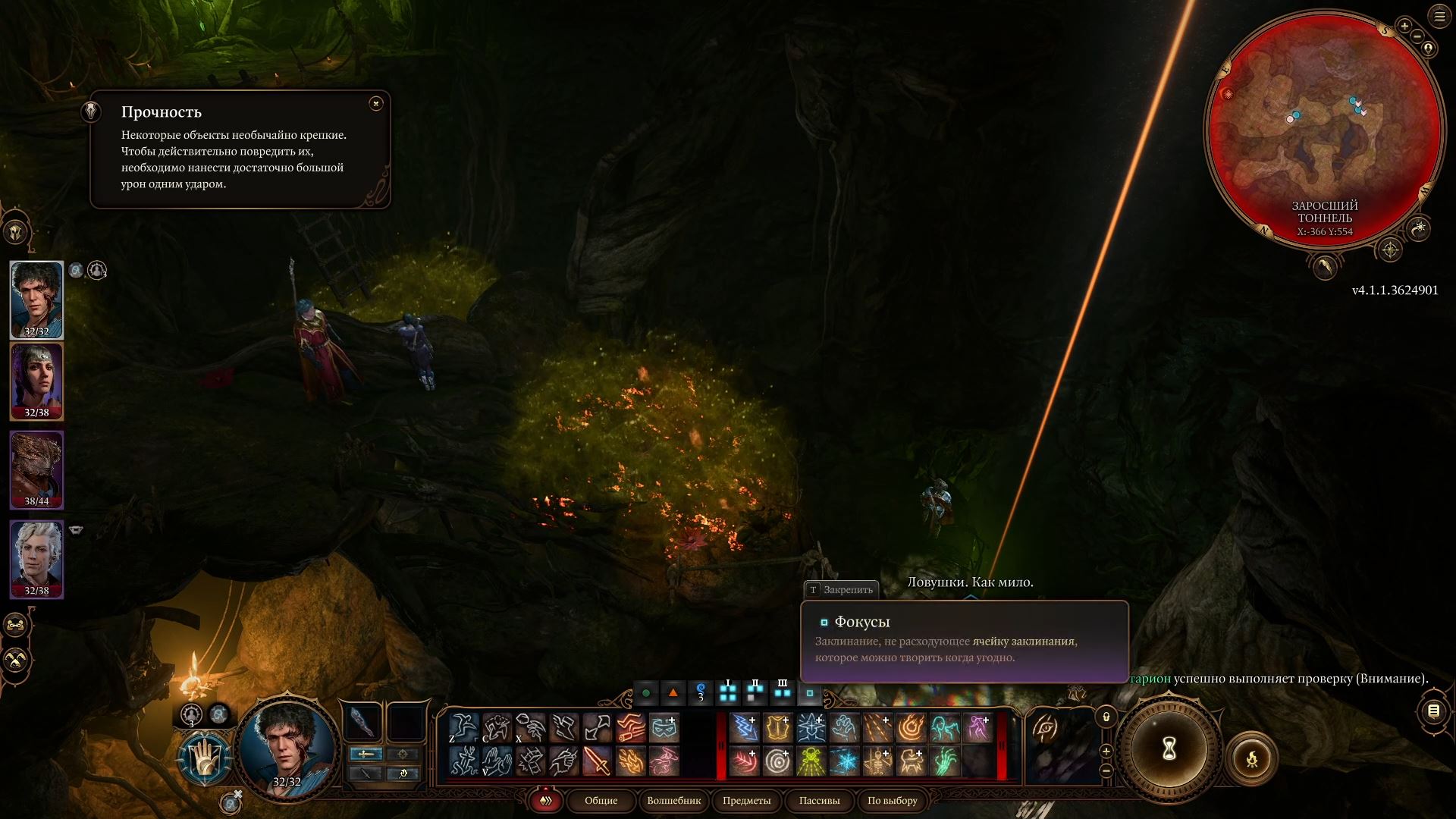
Task: Select the purple-haired companion portrait
Action: click(36, 381)
